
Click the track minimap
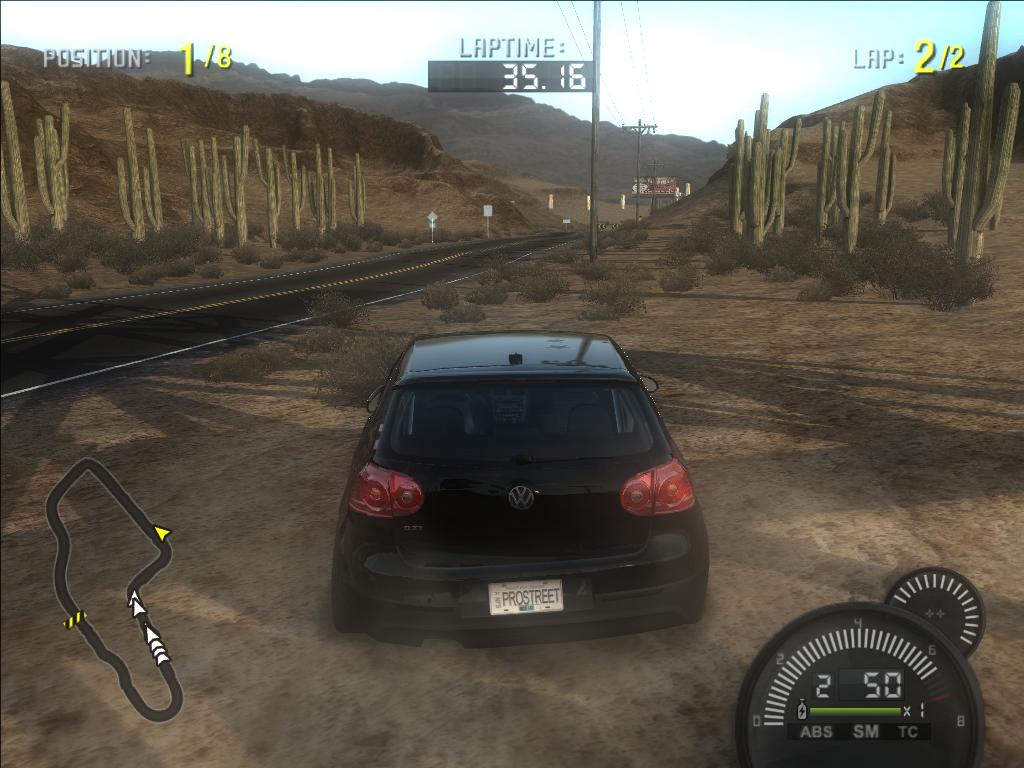110,588
